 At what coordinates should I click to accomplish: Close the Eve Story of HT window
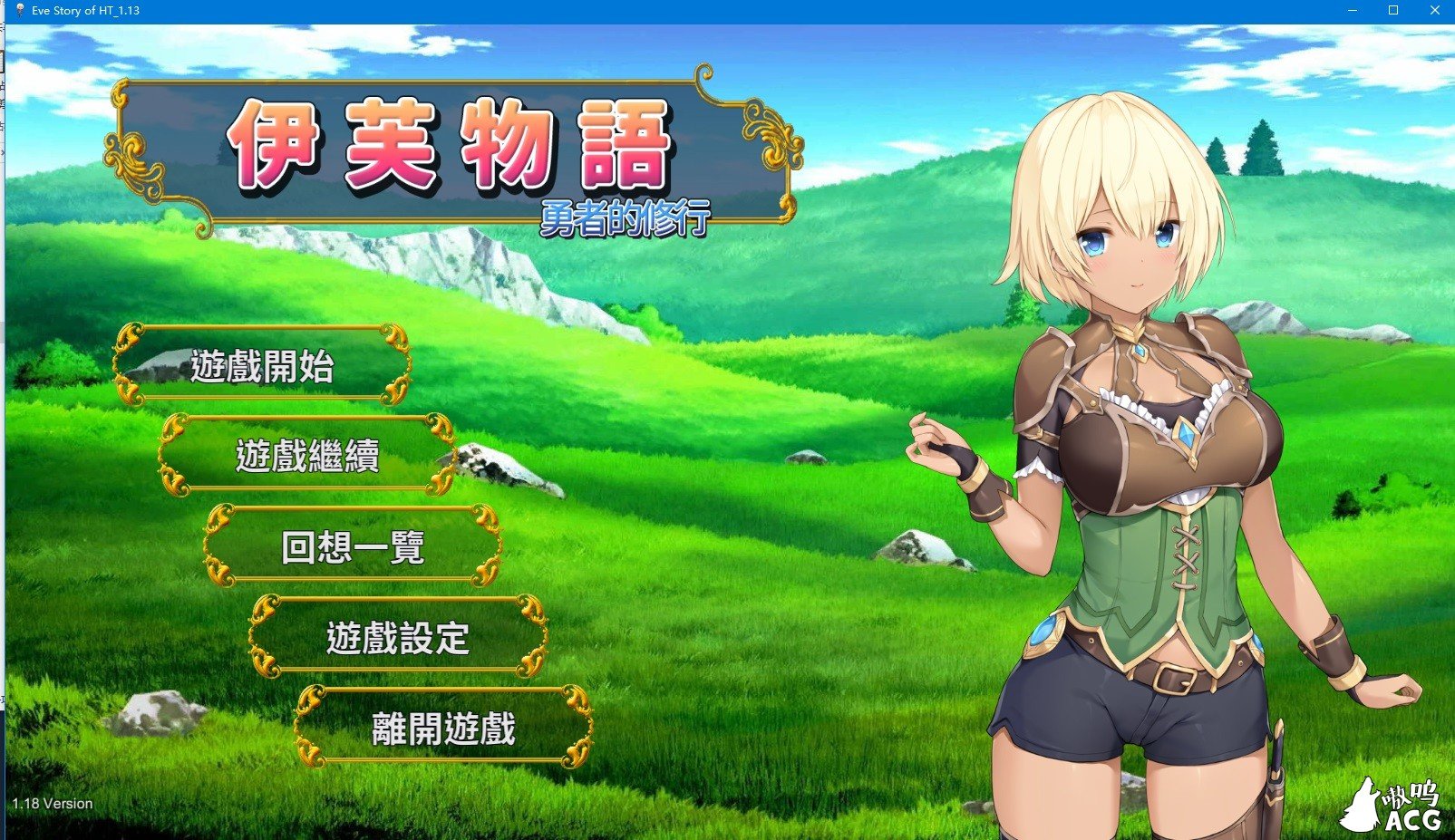pos(1432,10)
